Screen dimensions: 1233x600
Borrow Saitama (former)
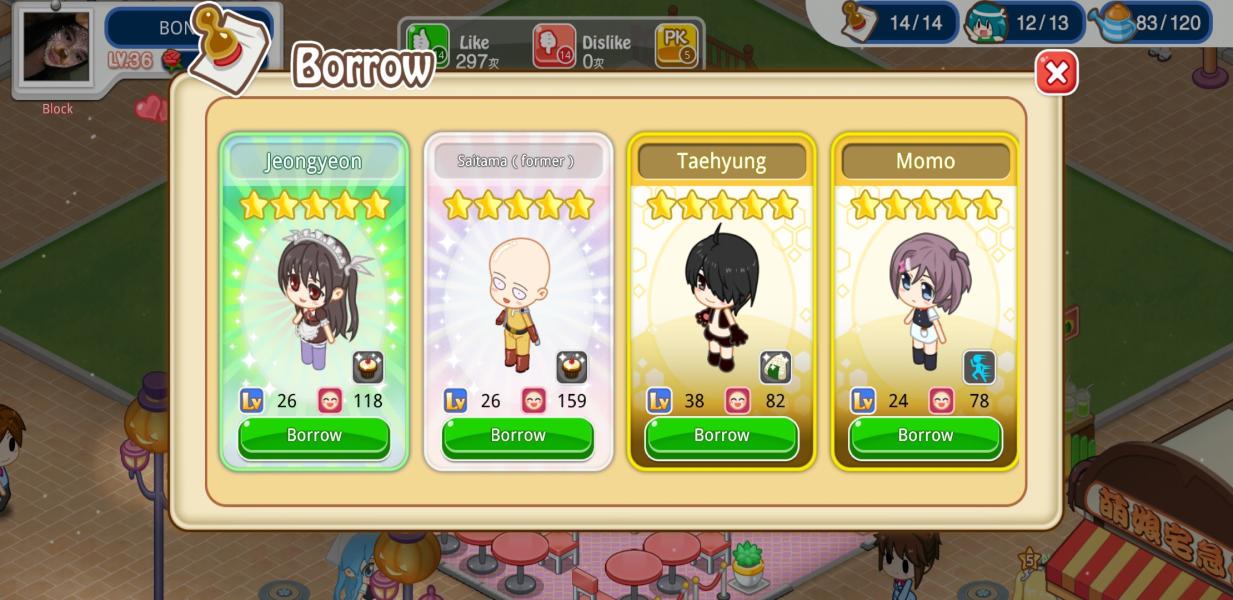[518, 436]
